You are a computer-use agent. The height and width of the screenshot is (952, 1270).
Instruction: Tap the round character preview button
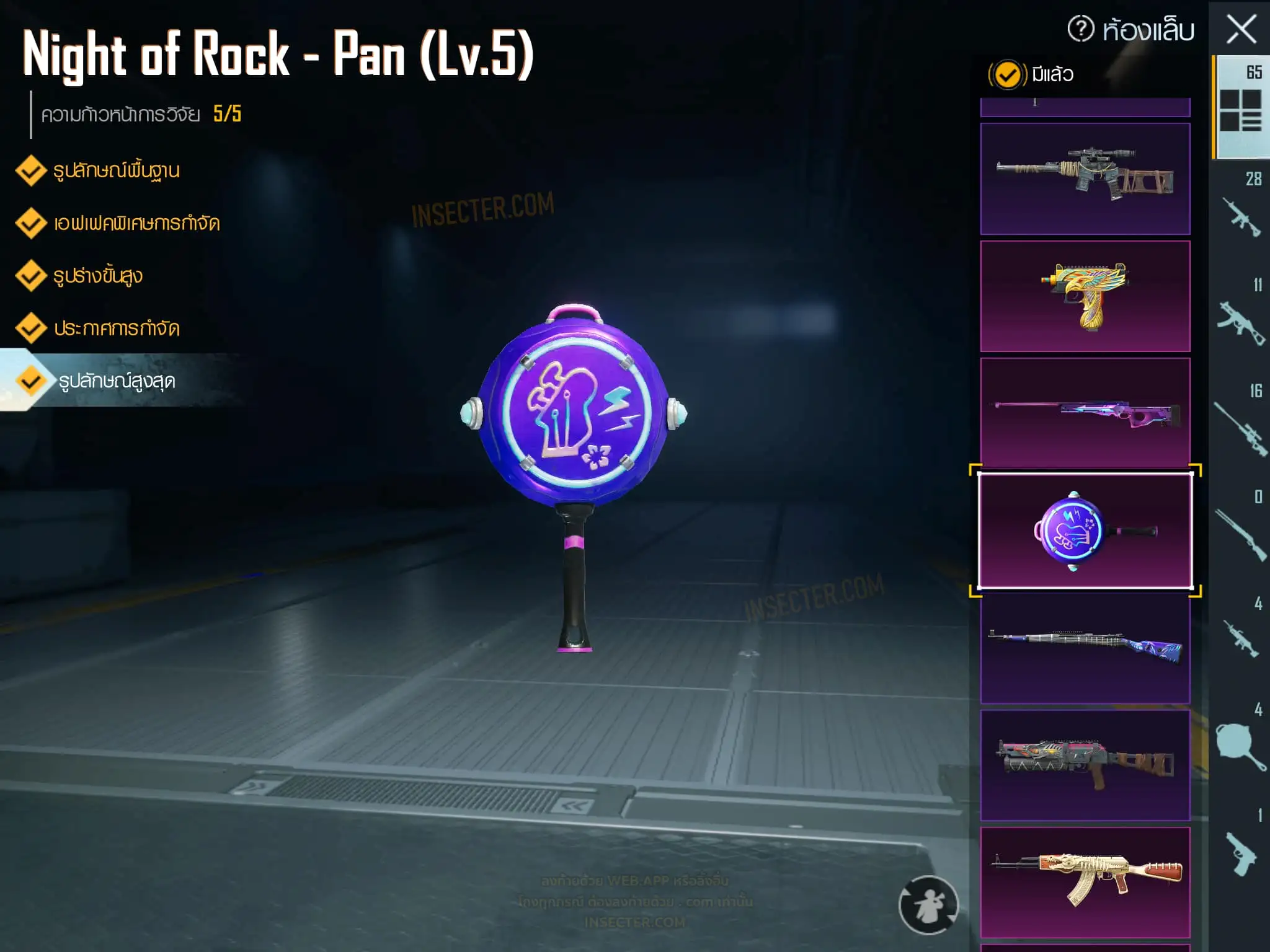pyautogui.click(x=928, y=905)
